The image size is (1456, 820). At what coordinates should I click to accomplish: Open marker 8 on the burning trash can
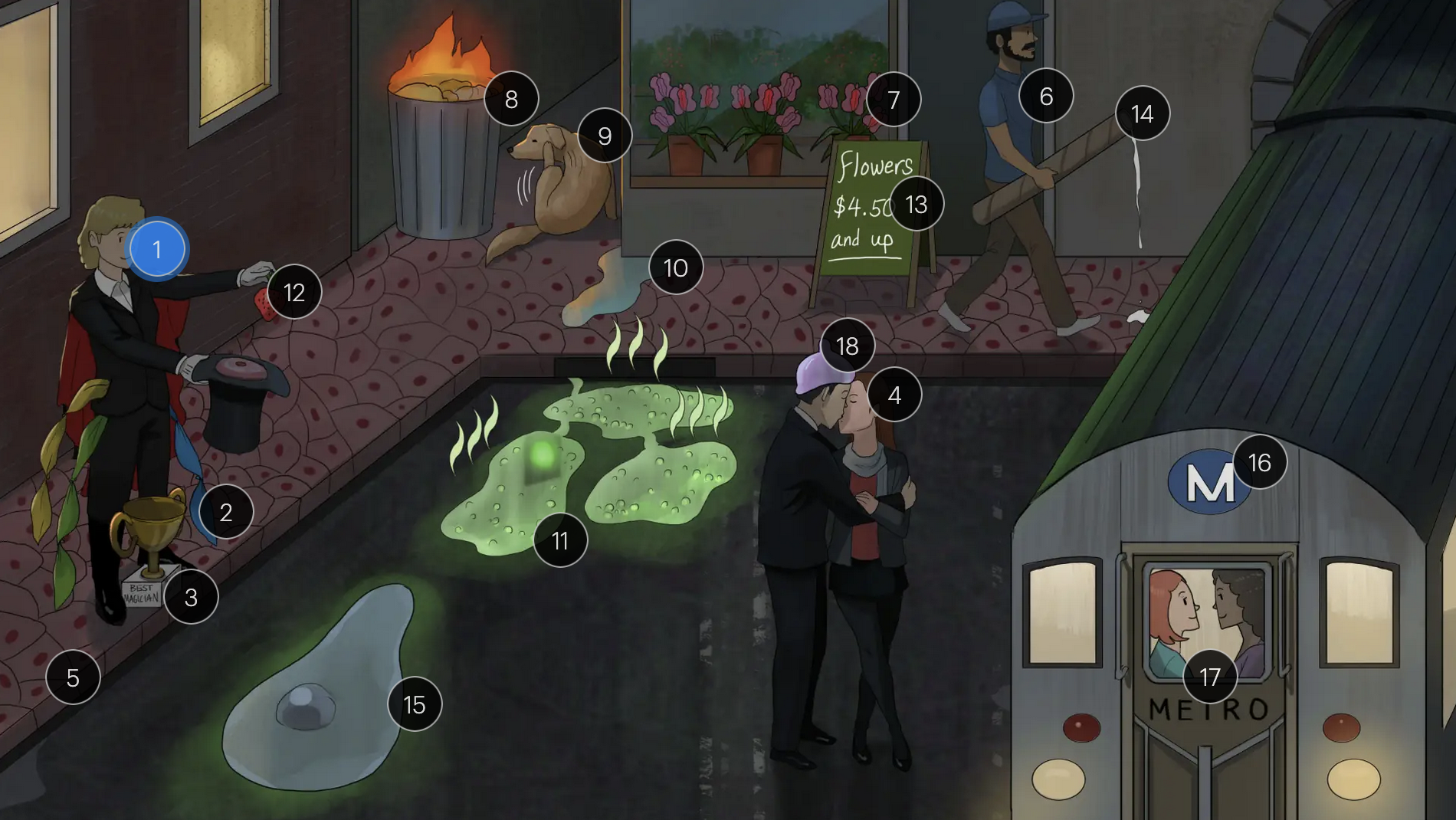click(x=511, y=99)
